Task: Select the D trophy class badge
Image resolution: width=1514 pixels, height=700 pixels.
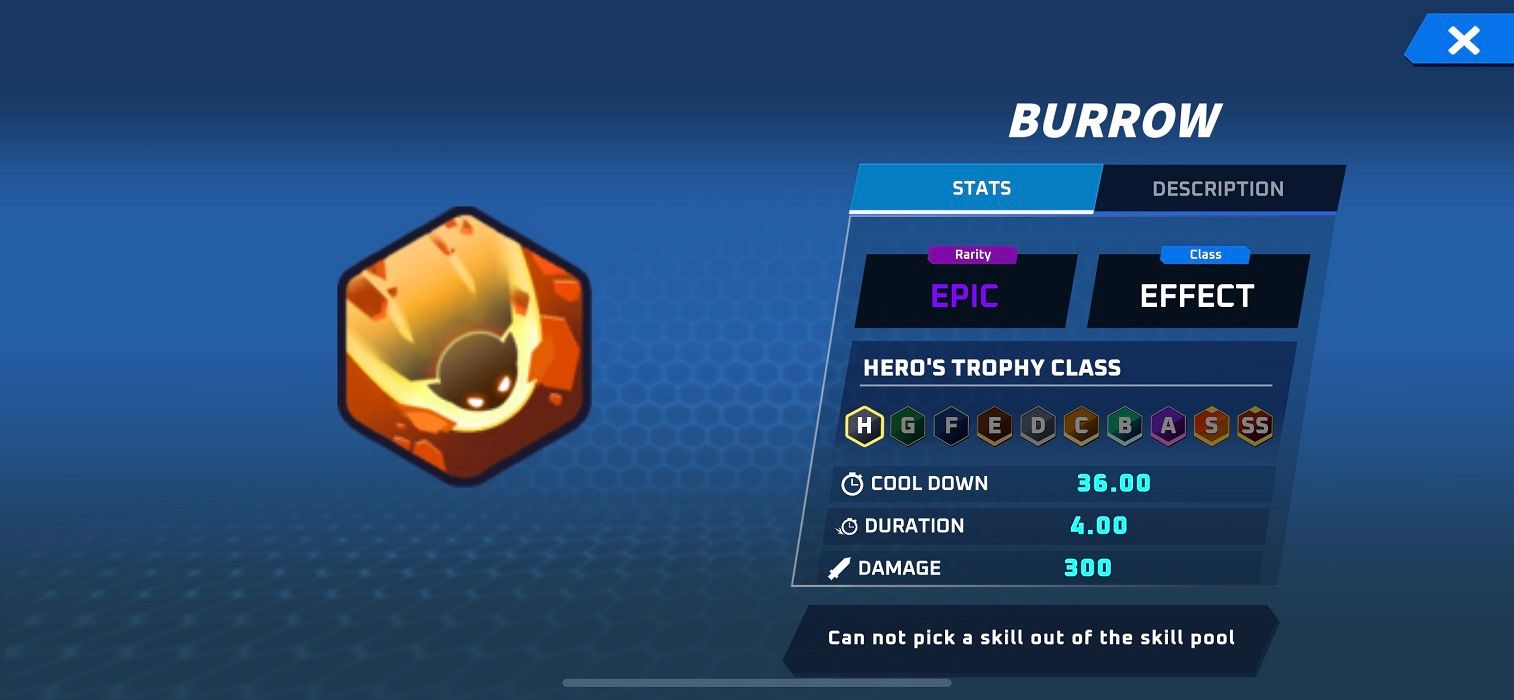Action: coord(1038,427)
